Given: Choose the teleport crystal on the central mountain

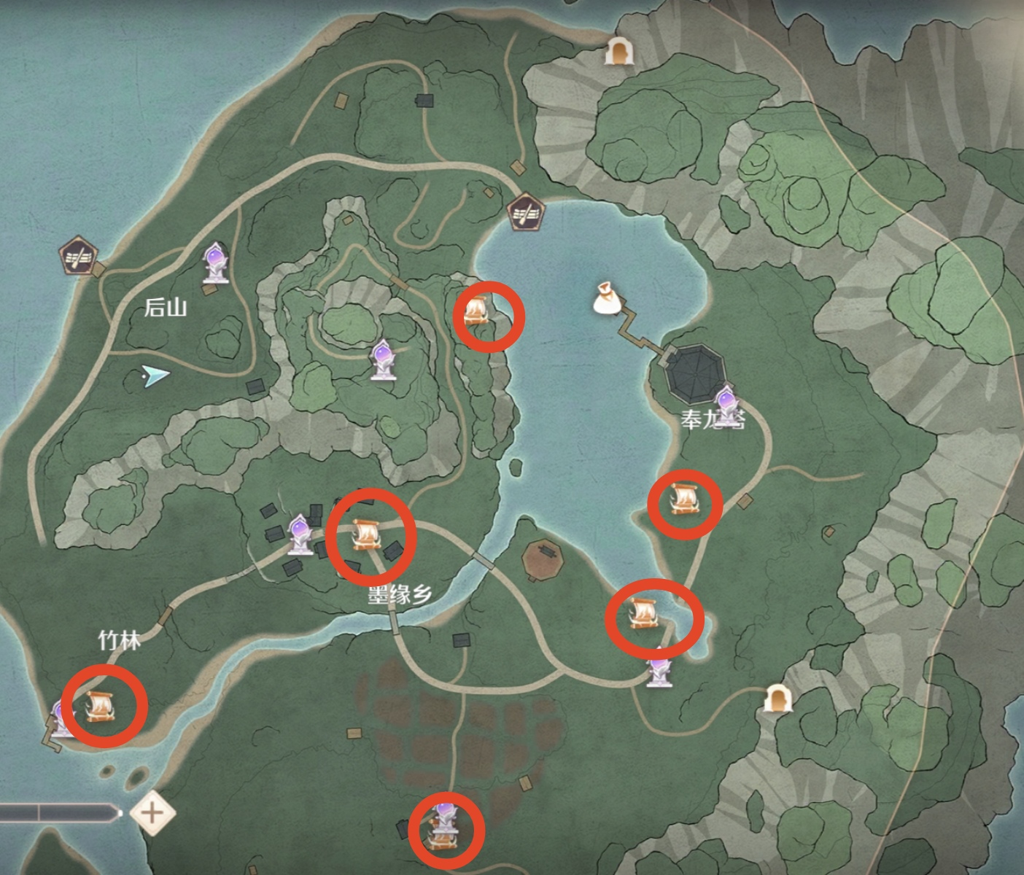Looking at the screenshot, I should pos(382,359).
